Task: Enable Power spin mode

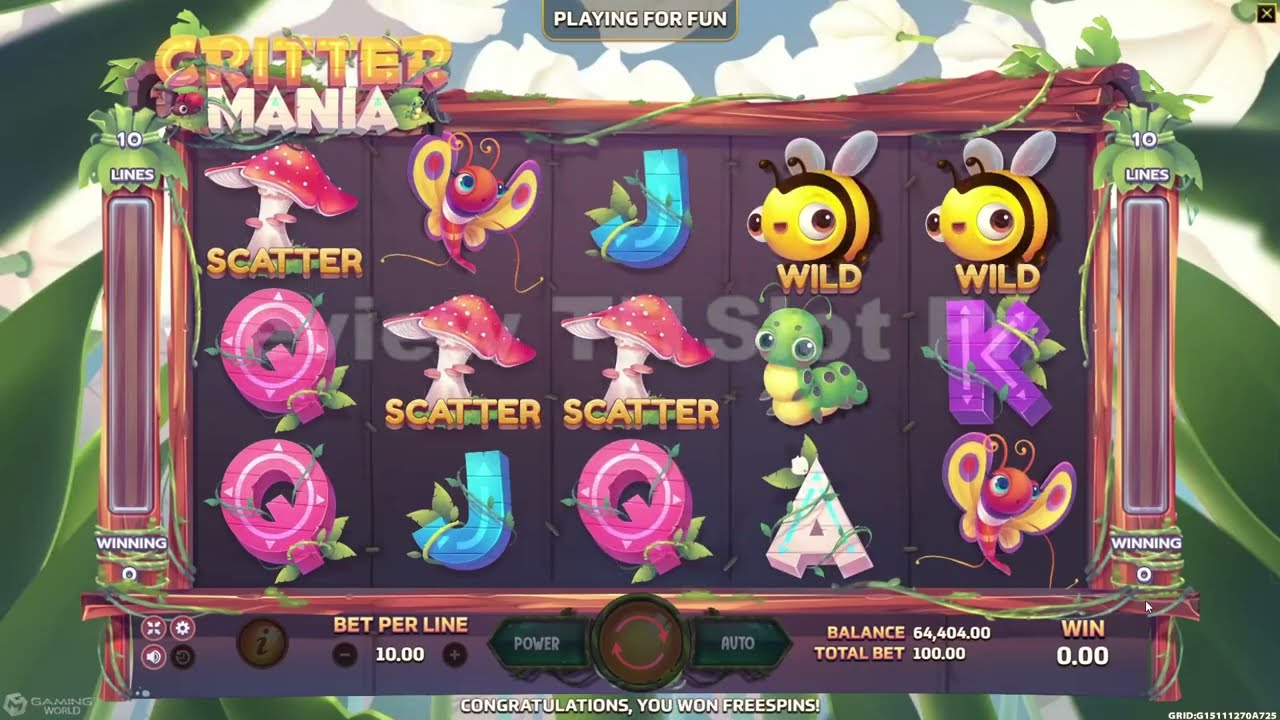Action: click(x=537, y=645)
